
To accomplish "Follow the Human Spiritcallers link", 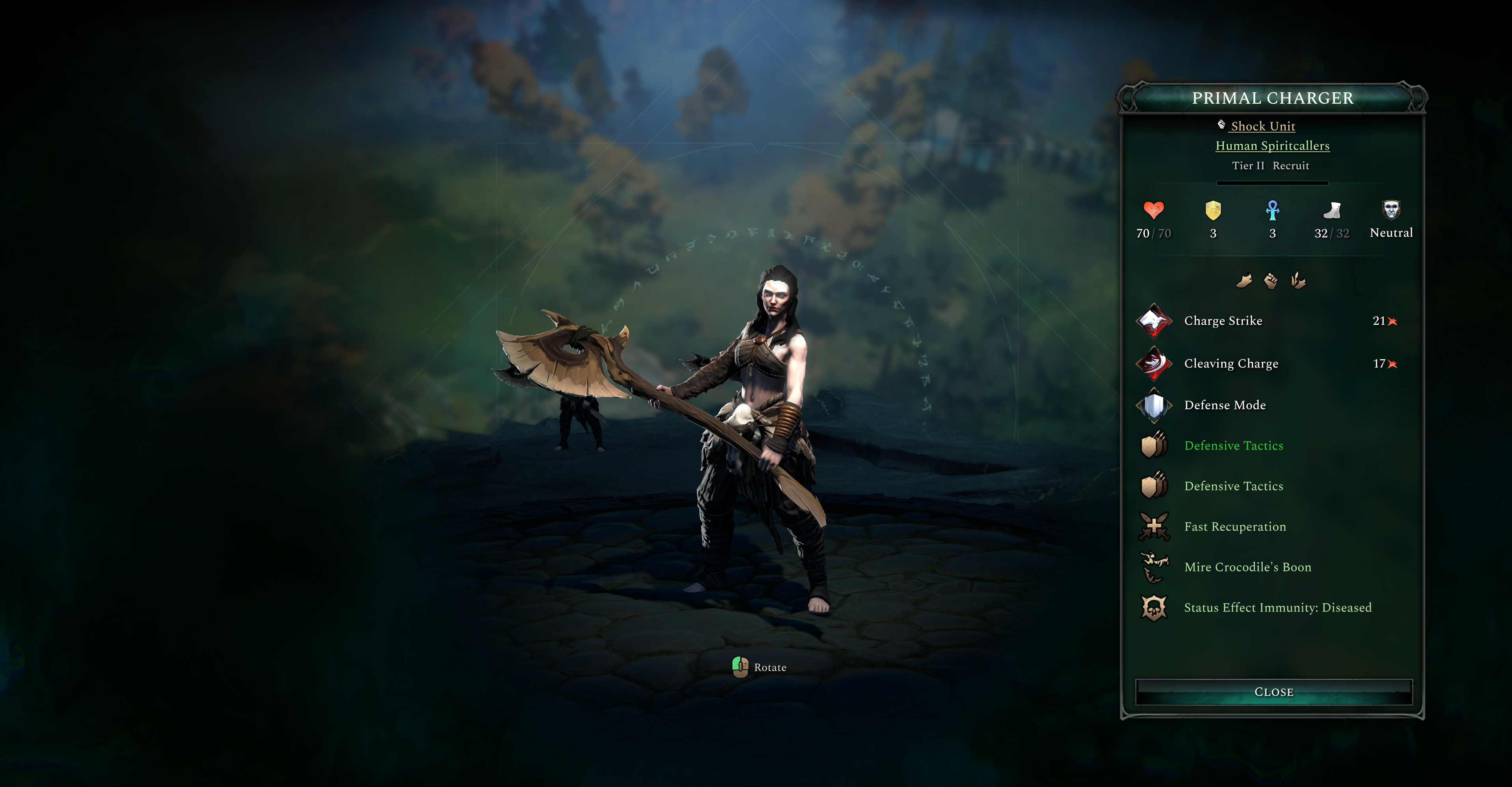I will click(1272, 145).
